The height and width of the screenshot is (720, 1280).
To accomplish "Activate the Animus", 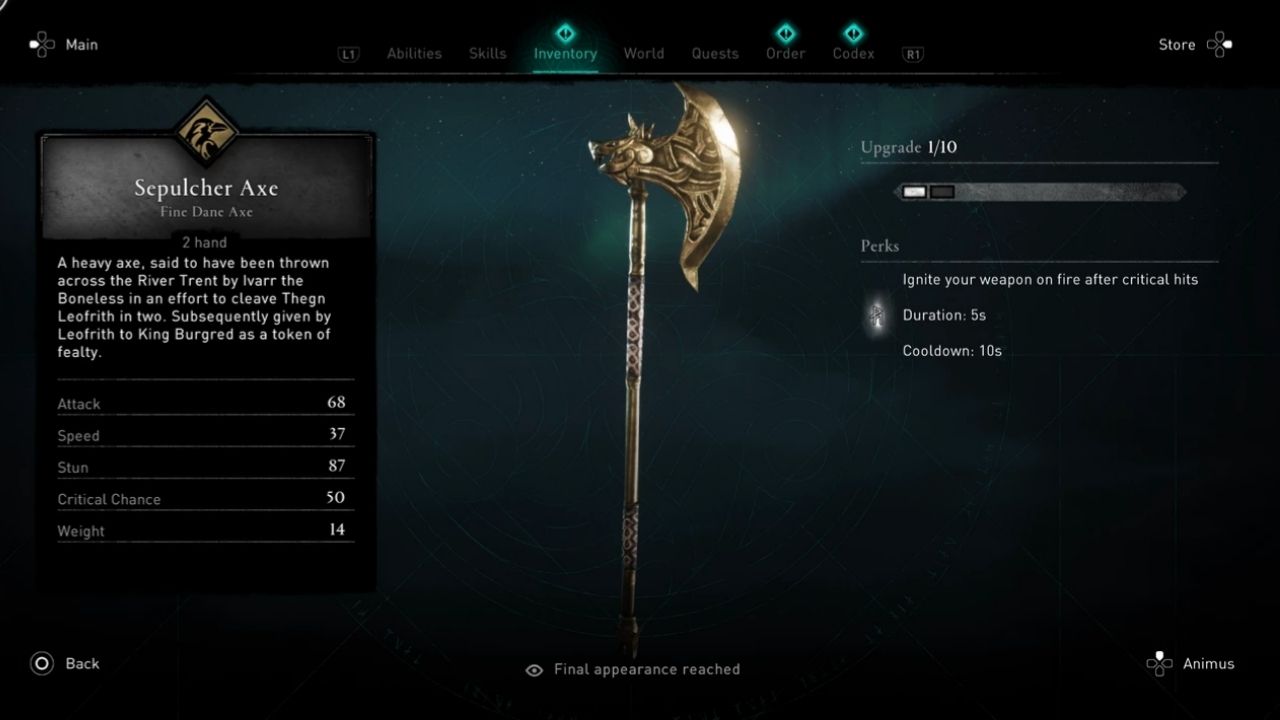I will [1209, 663].
